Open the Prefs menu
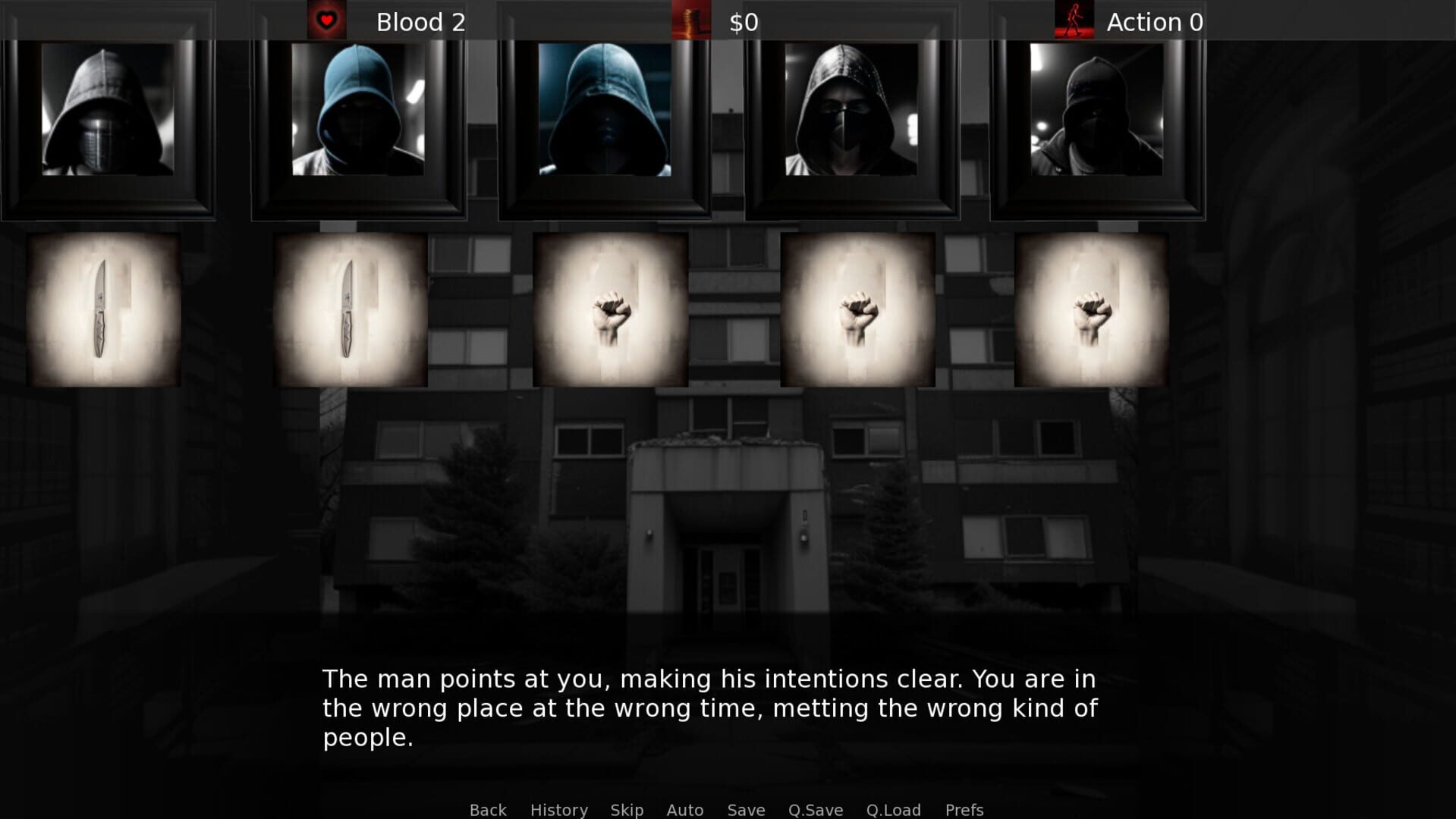This screenshot has width=1456, height=819. [964, 810]
